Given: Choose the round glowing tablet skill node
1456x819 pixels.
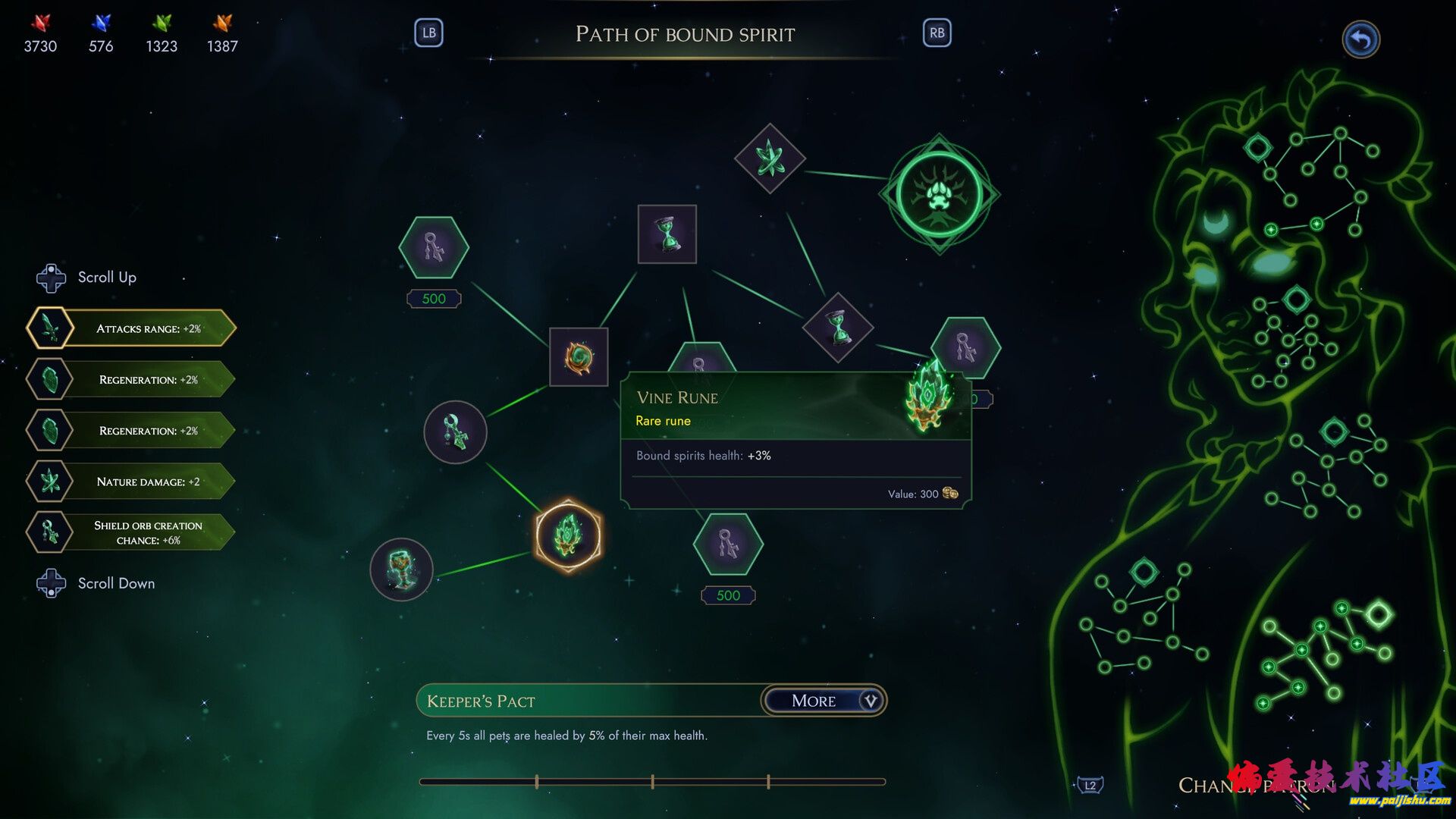Looking at the screenshot, I should click(401, 570).
